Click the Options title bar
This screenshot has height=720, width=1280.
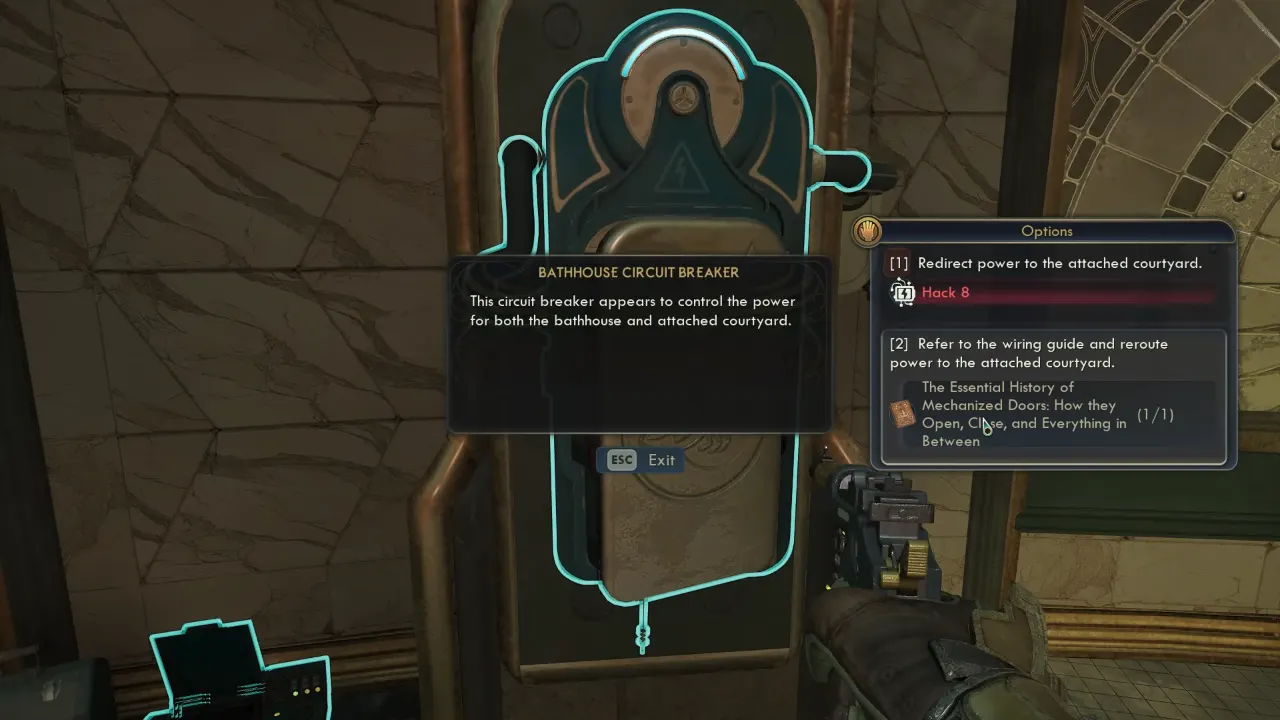point(1047,231)
